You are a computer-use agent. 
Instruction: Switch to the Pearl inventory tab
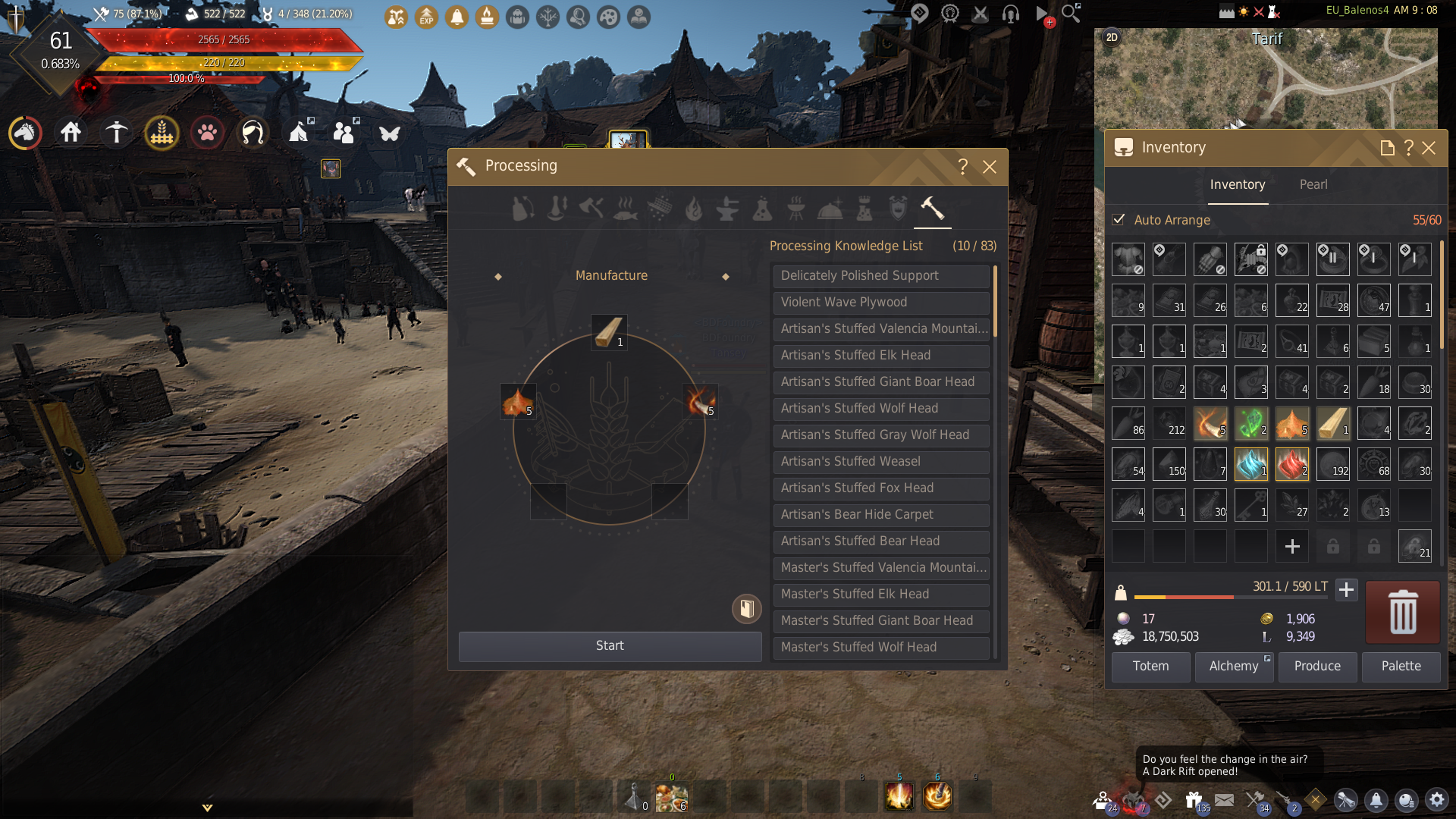point(1313,185)
